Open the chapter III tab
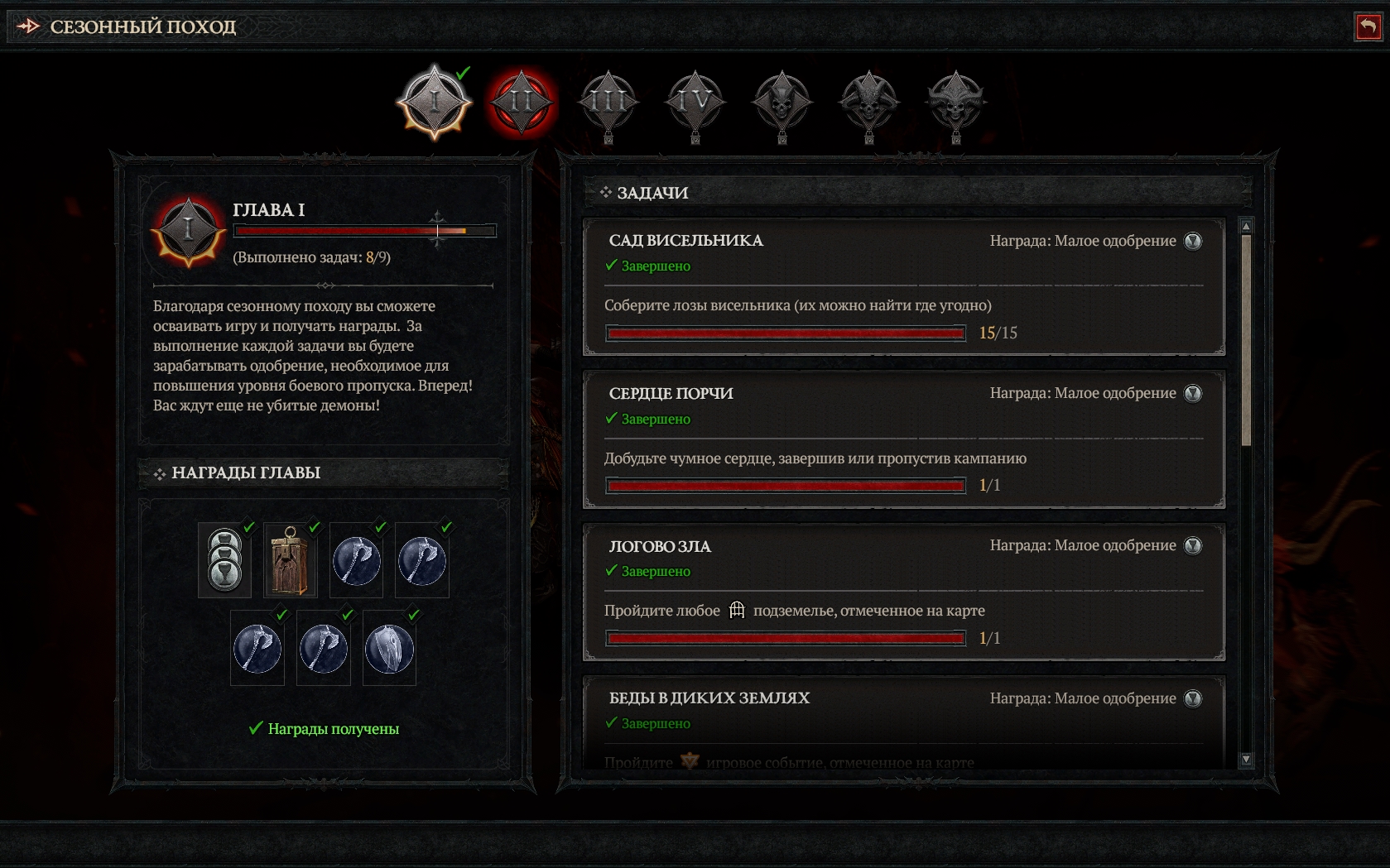This screenshot has height=868, width=1390. [x=608, y=102]
